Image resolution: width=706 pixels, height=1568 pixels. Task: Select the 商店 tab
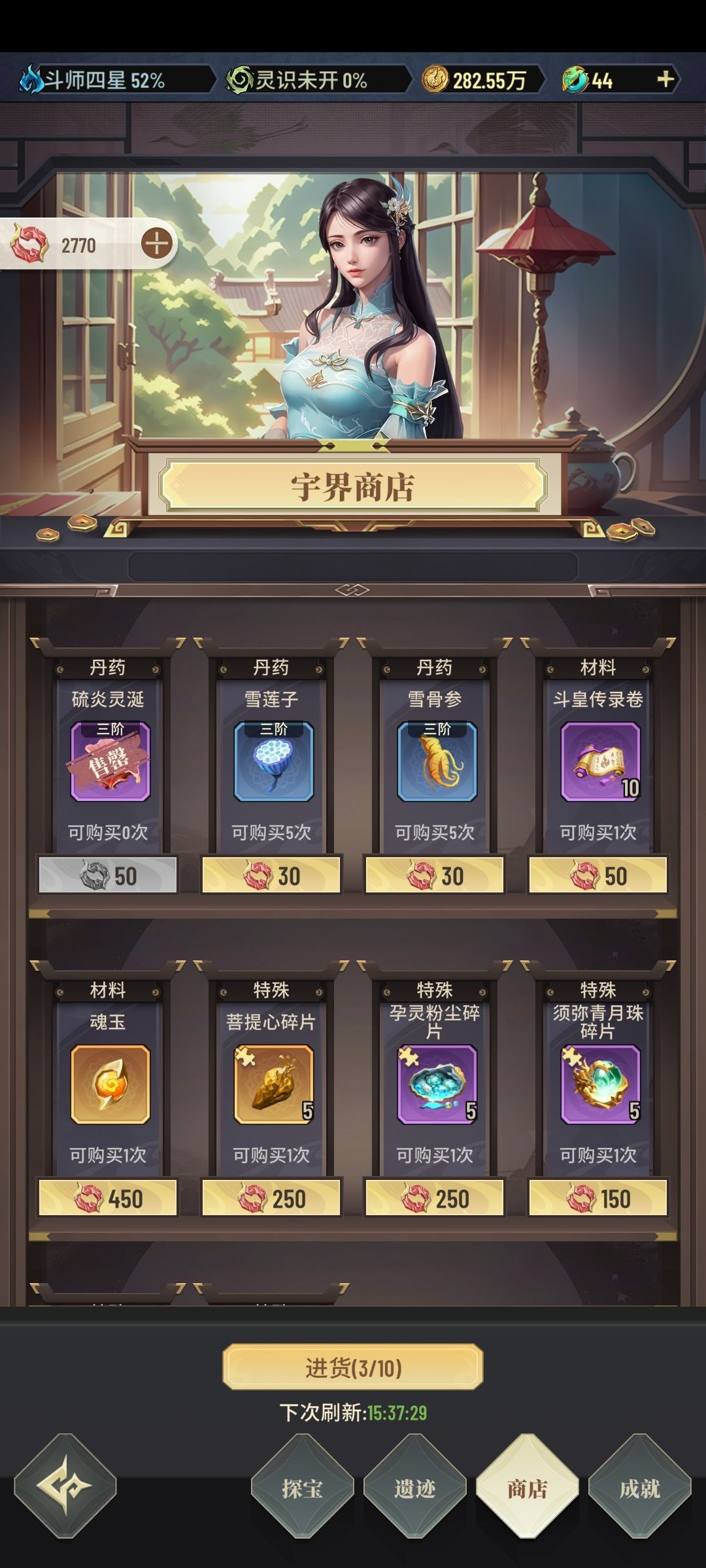click(527, 1488)
